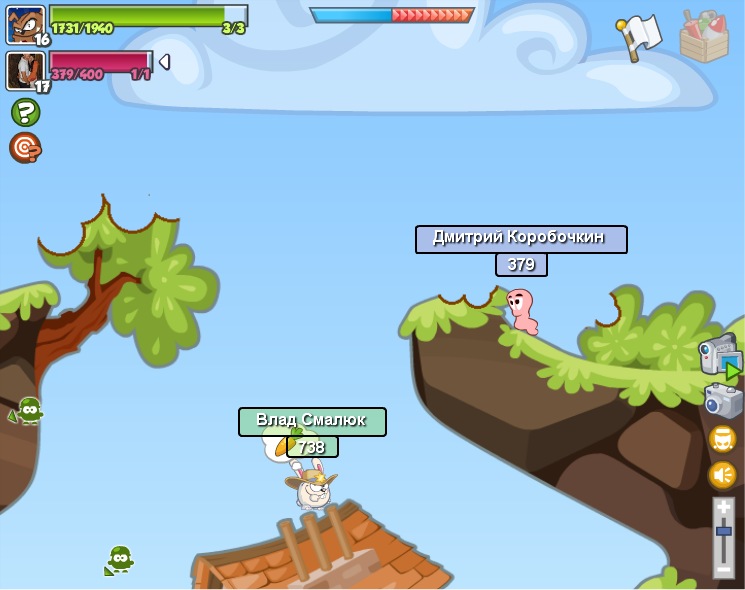Click the green worm offscreen marker near the rooftop
The image size is (745, 590).
[x=119, y=559]
